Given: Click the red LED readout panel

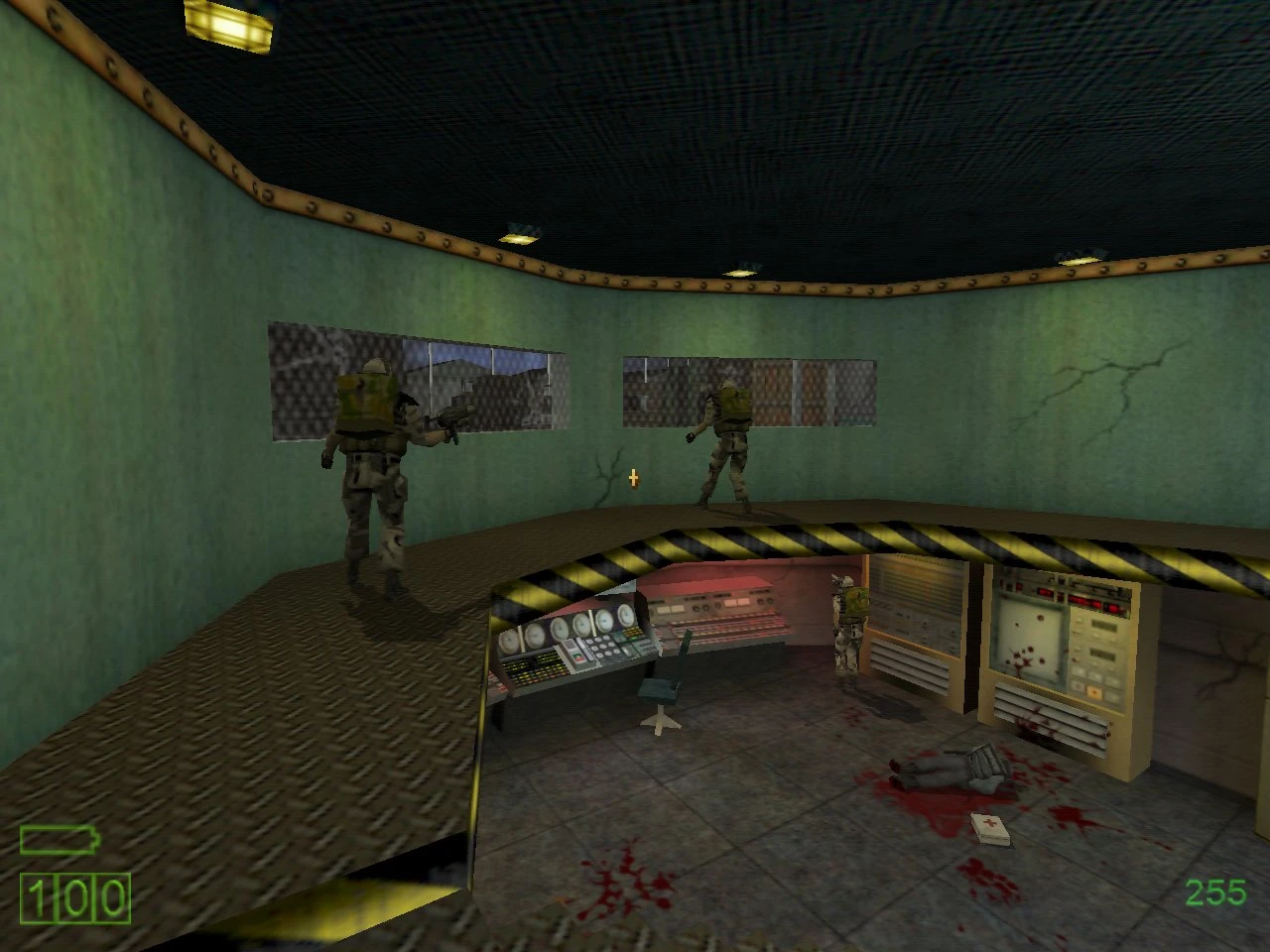Looking at the screenshot, I should (x=1086, y=601).
